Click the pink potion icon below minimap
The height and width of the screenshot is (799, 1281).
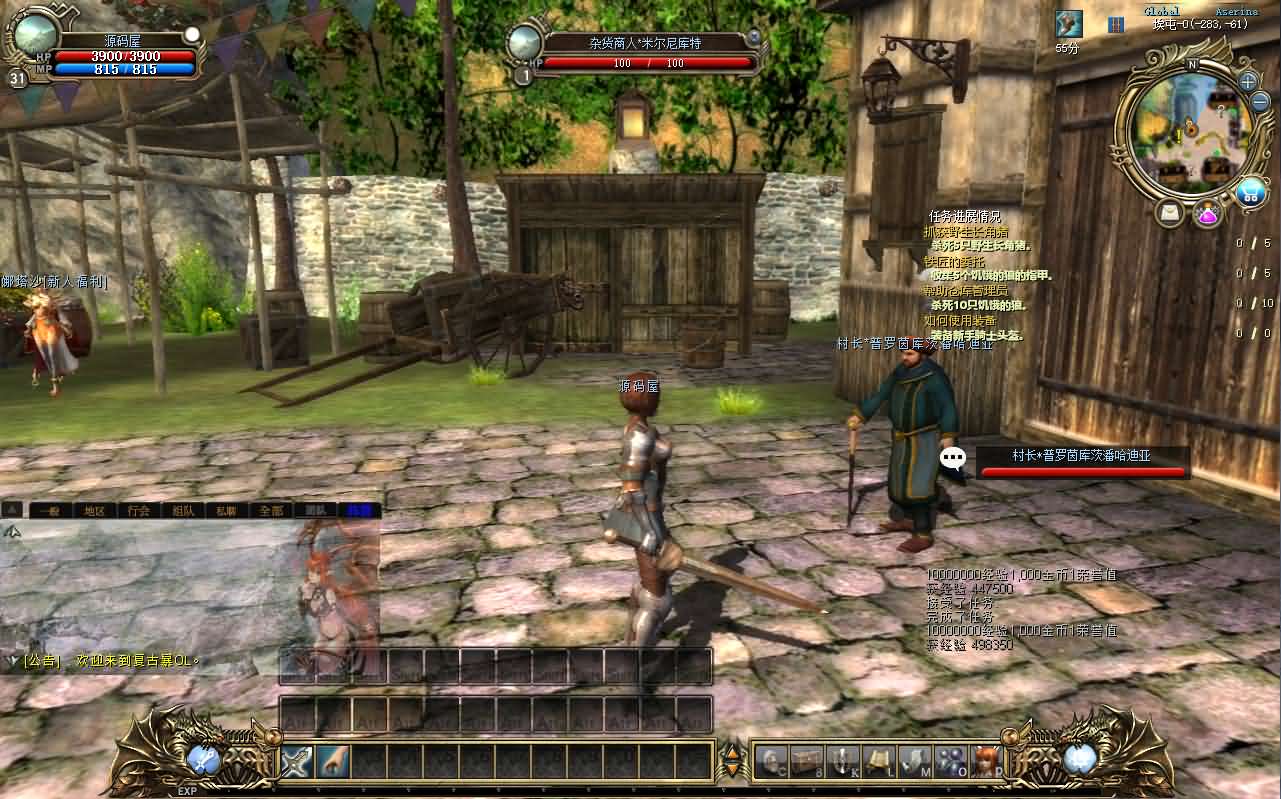click(1208, 212)
